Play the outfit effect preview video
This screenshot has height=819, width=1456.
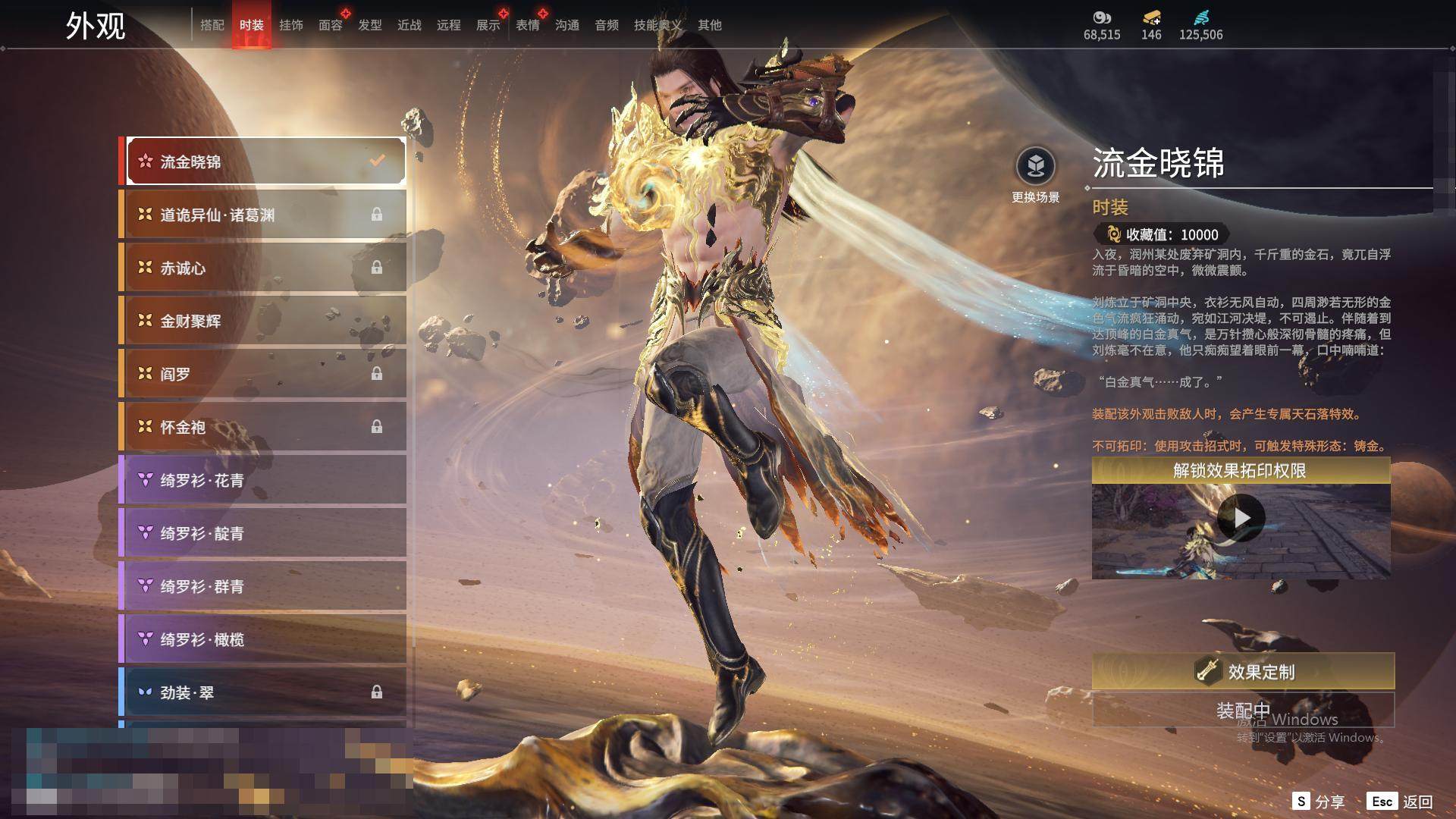(x=1241, y=518)
